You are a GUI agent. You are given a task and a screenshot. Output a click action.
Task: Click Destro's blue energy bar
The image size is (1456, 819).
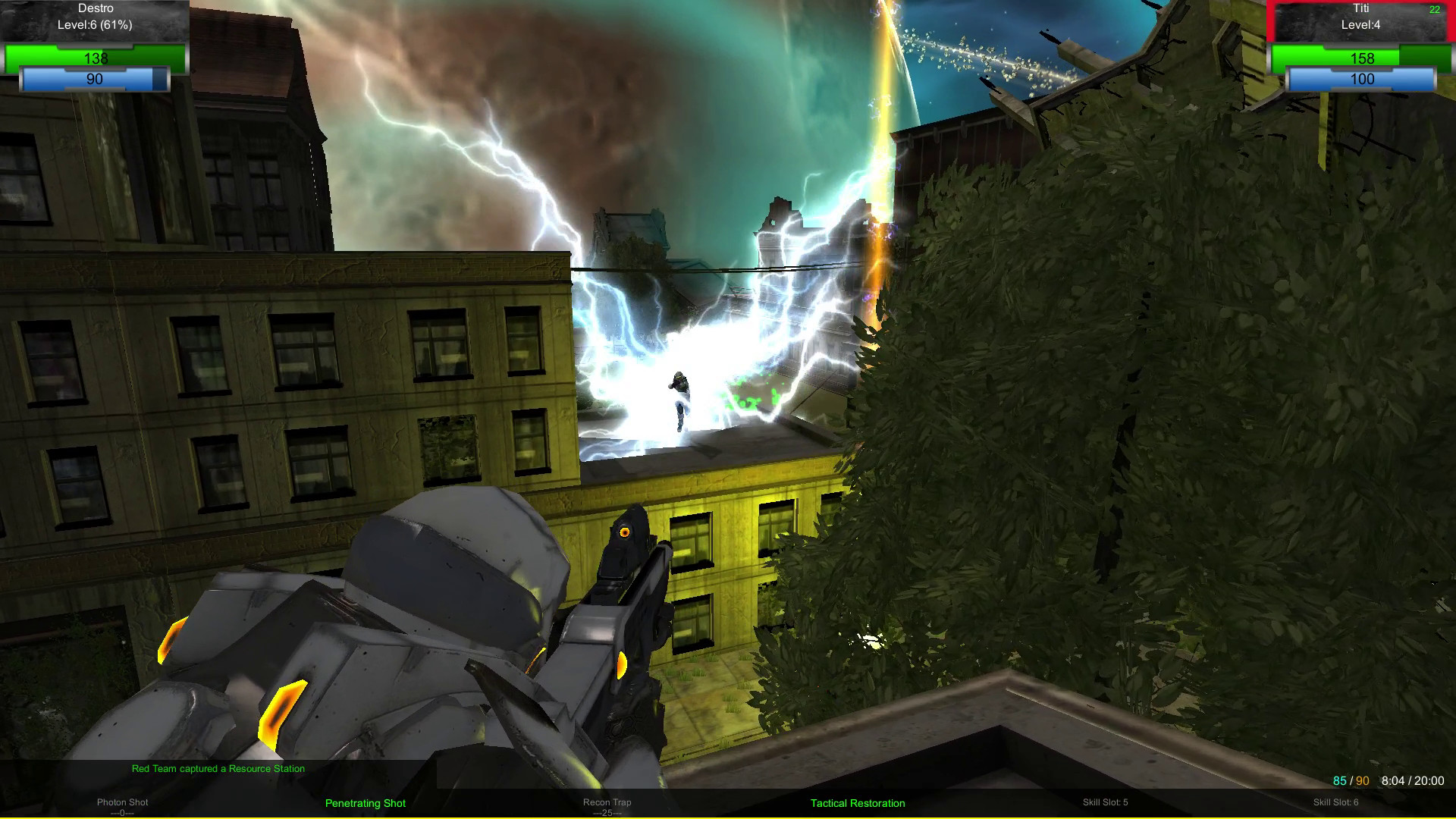[93, 78]
